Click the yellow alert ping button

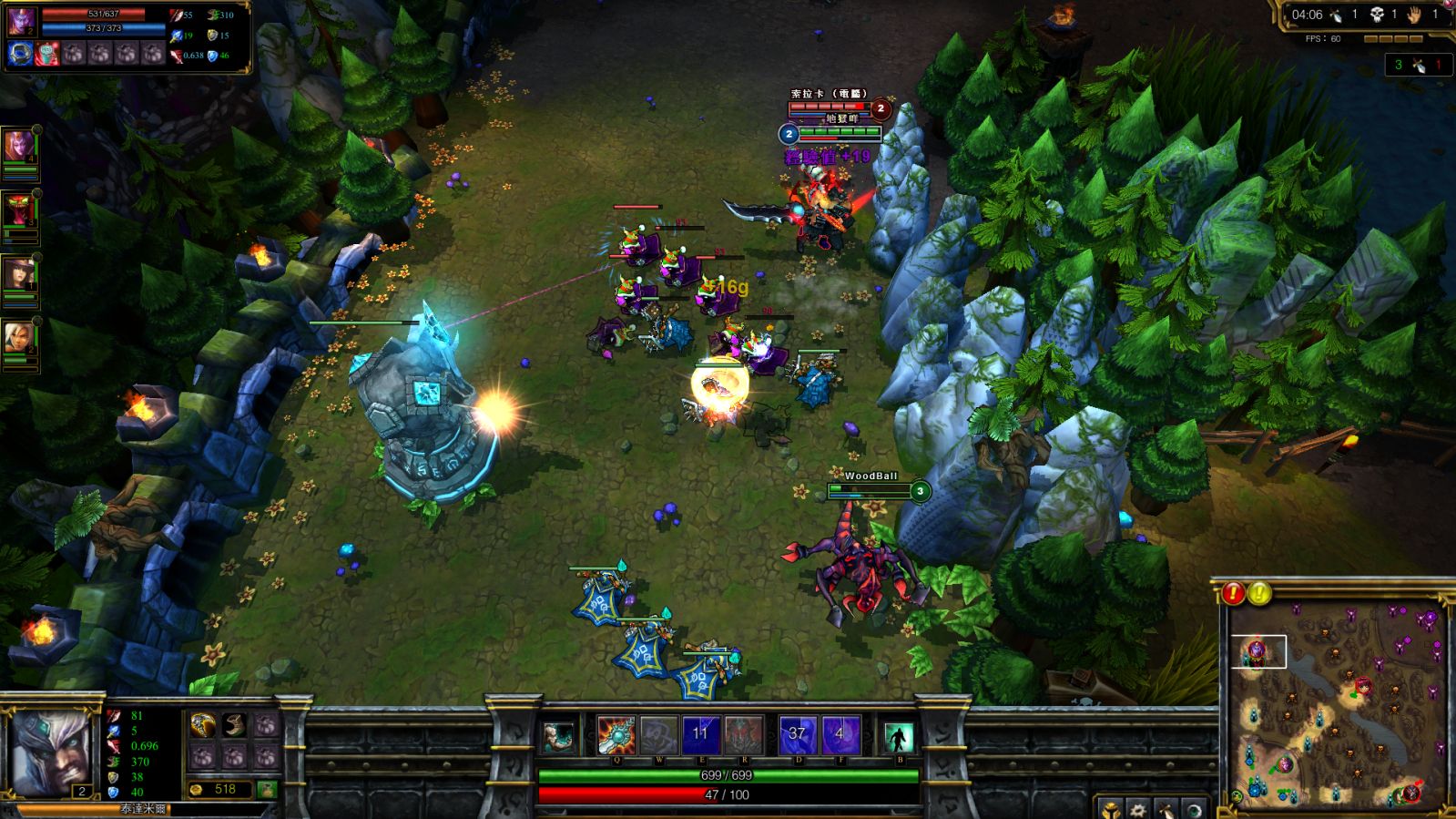pyautogui.click(x=1259, y=594)
